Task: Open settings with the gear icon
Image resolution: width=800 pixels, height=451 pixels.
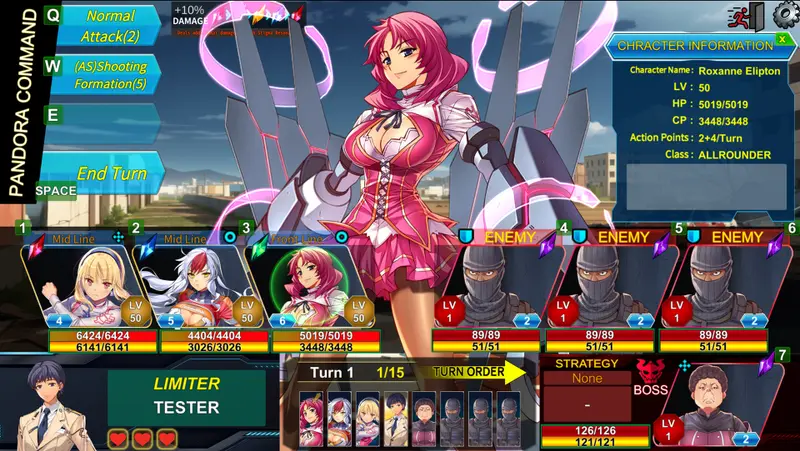Action: tap(783, 14)
